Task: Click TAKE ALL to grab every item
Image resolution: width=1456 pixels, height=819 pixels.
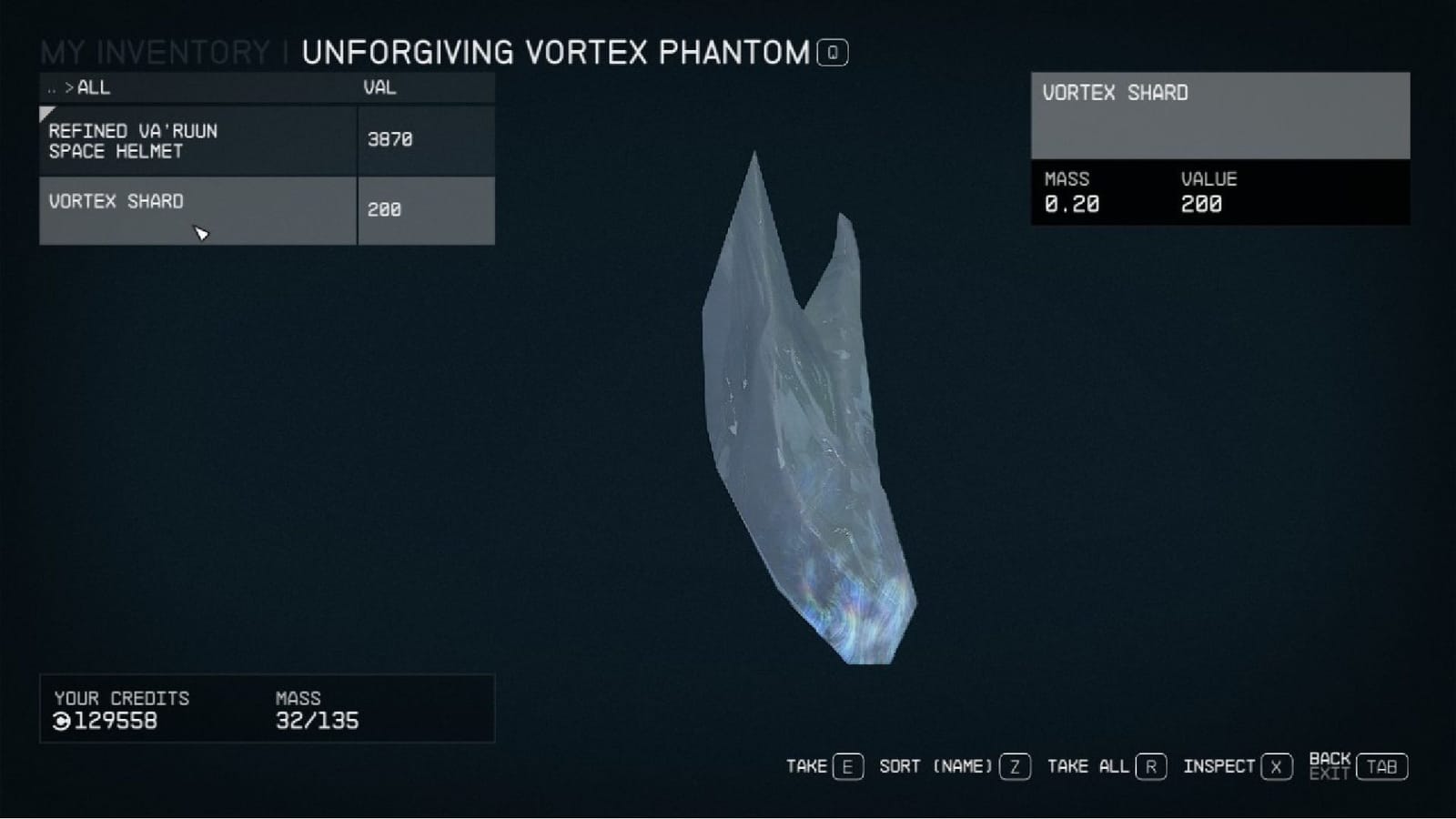Action: tap(1090, 766)
